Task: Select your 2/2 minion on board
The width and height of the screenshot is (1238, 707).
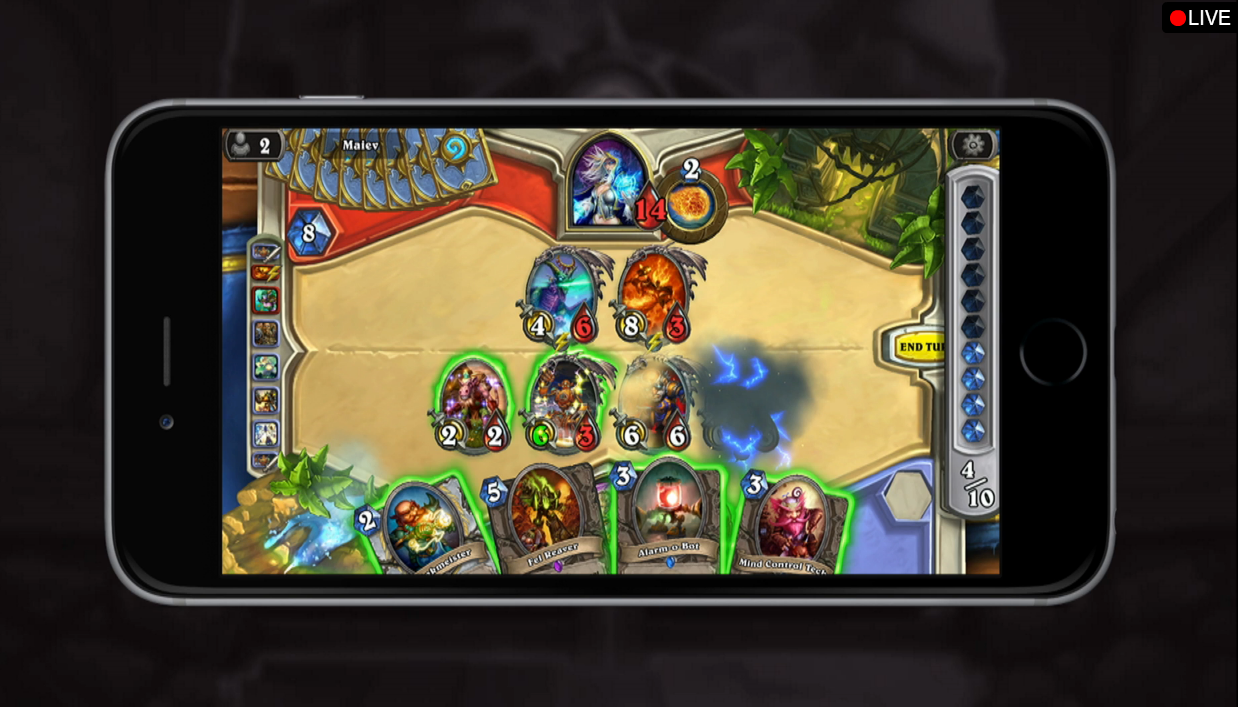Action: pos(472,401)
